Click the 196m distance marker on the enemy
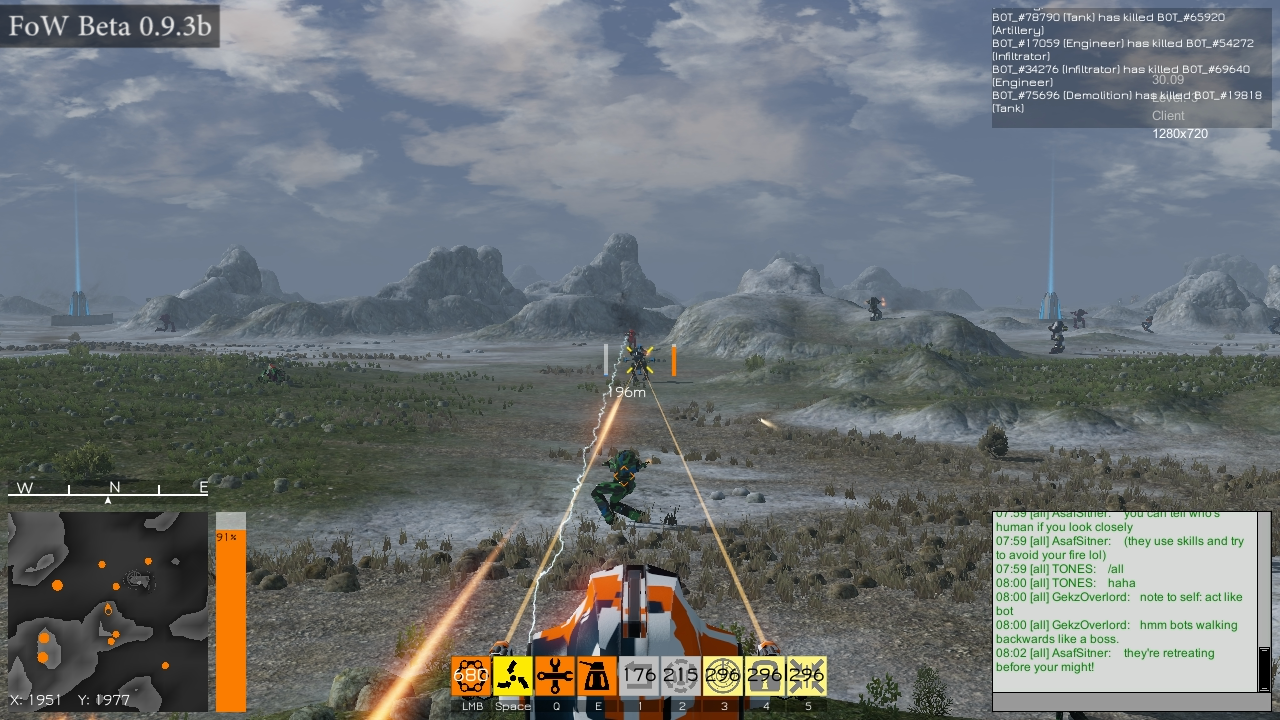Screen dimensions: 1280x720 click(x=629, y=392)
